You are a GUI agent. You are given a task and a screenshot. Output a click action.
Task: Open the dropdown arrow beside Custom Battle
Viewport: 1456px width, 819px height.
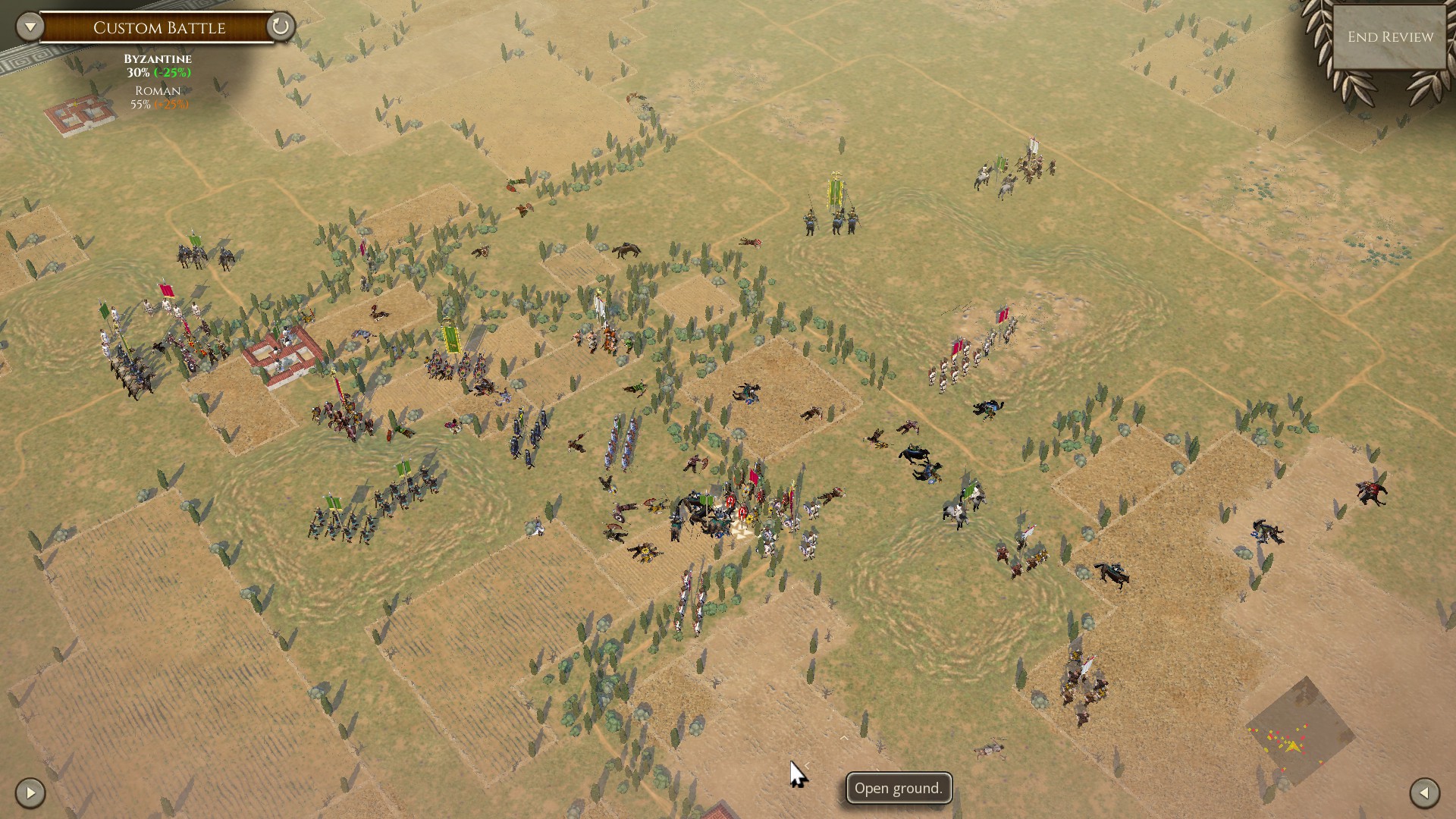tap(30, 27)
